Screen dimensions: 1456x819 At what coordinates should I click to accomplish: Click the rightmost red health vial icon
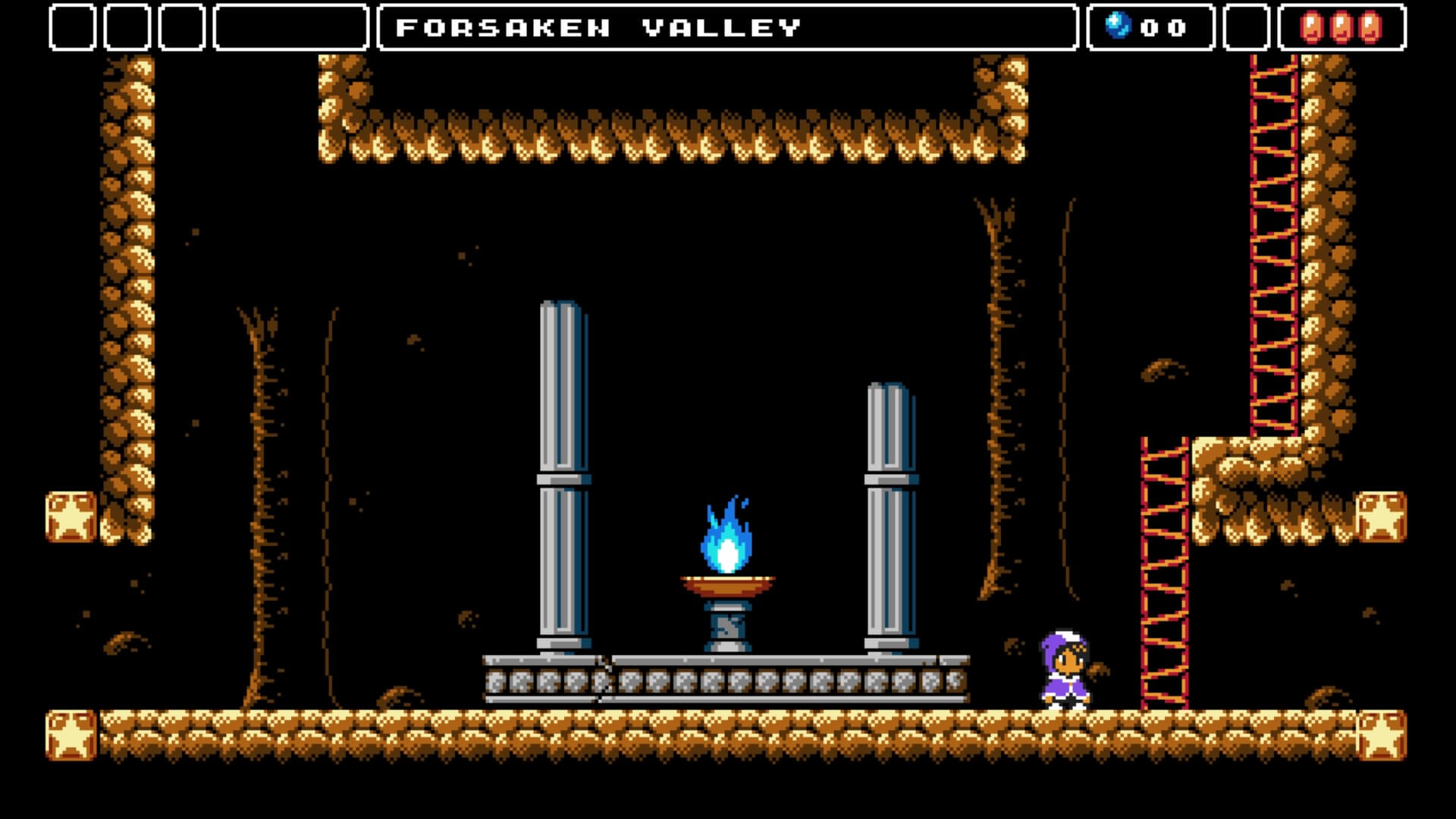point(1370,25)
